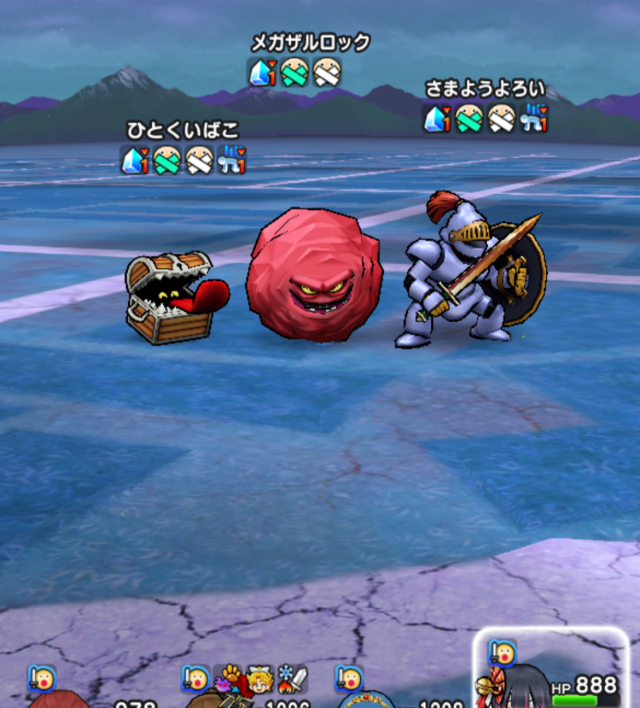Target the メガザルロック enemy name label
The image size is (640, 708).
tap(310, 42)
